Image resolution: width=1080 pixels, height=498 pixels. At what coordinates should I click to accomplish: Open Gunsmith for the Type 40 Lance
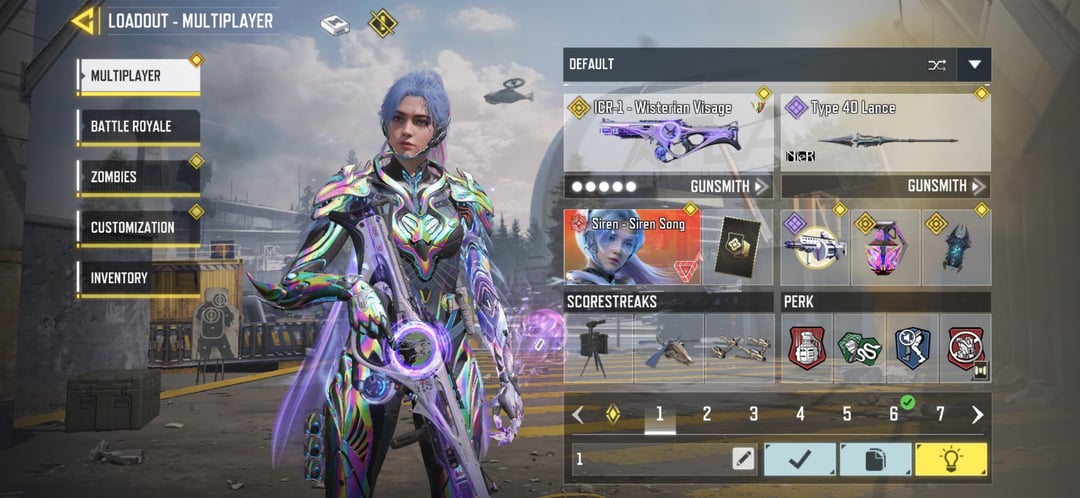tap(946, 186)
